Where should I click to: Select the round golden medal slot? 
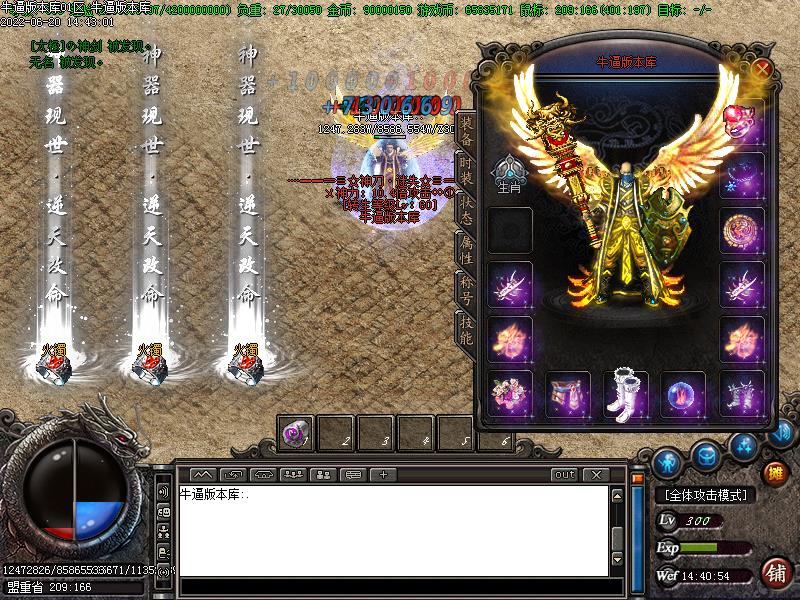coord(742,229)
